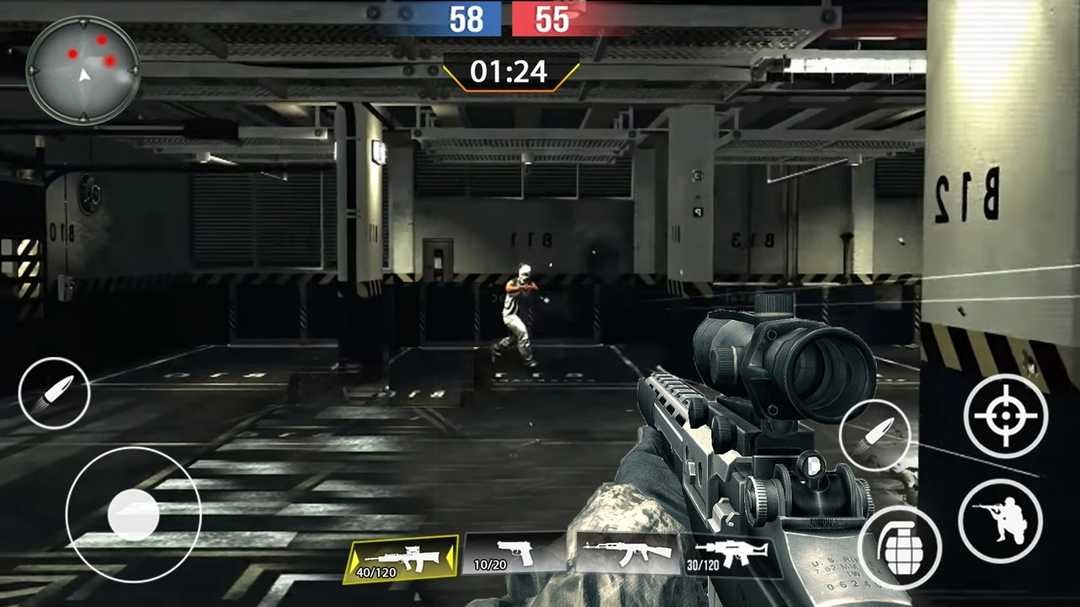Viewport: 1080px width, 607px height.
Task: Select the scoped rifle slot with 40/120 ammo
Action: coord(401,558)
